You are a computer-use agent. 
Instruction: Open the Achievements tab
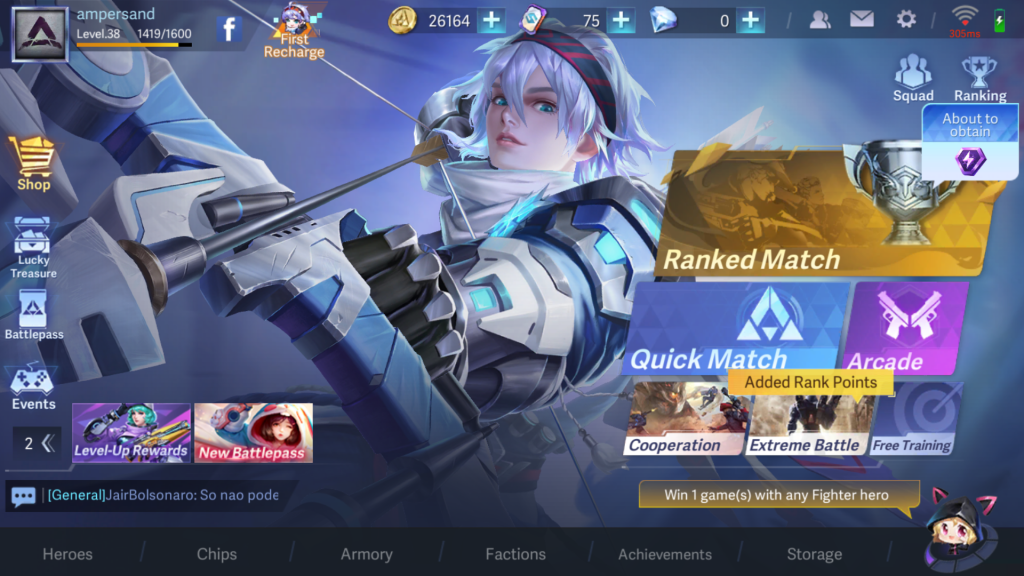665,554
